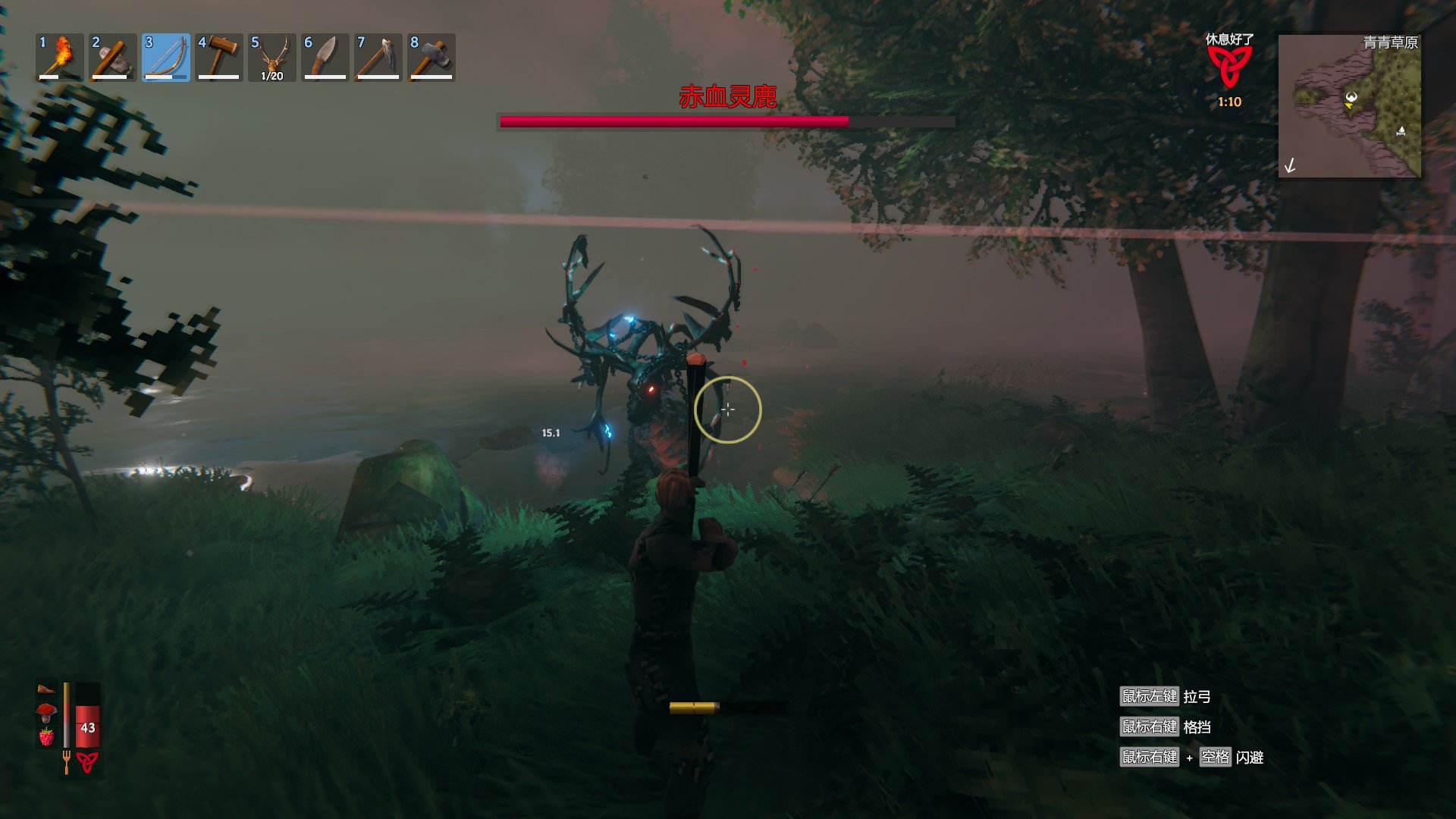Click the cooked meat food icon

pyautogui.click(x=47, y=689)
